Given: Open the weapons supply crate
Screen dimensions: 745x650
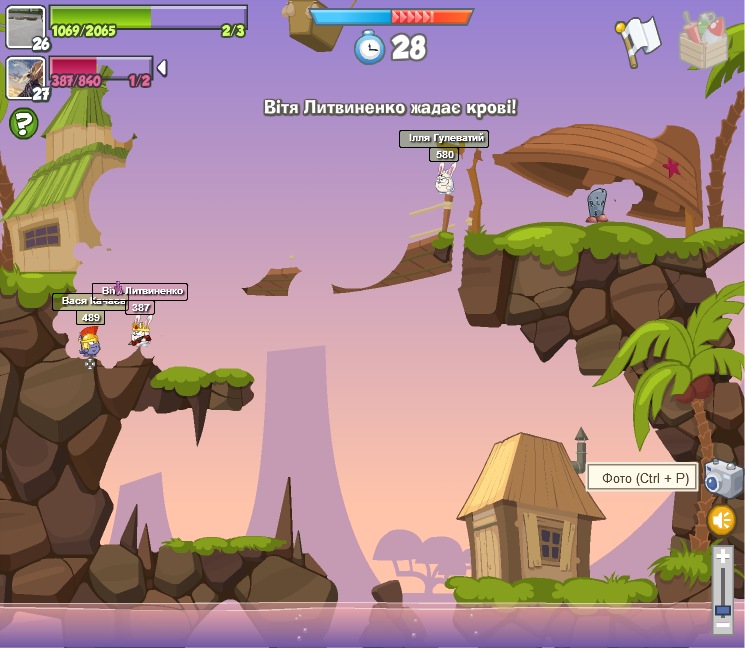Looking at the screenshot, I should point(703,41).
